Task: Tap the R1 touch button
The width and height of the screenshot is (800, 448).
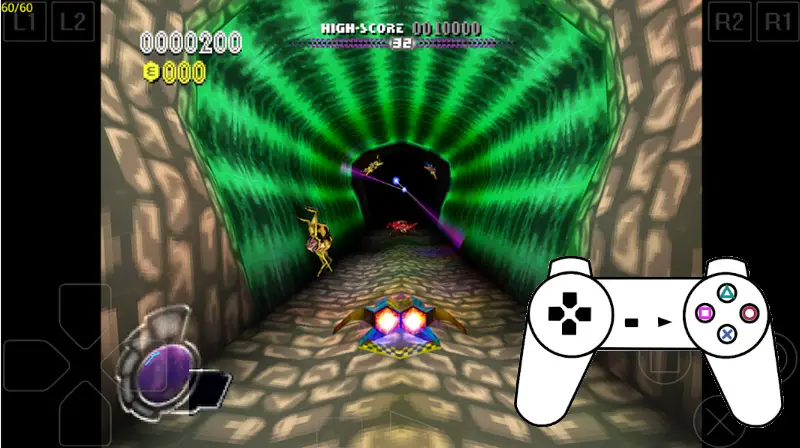Action: (778, 22)
